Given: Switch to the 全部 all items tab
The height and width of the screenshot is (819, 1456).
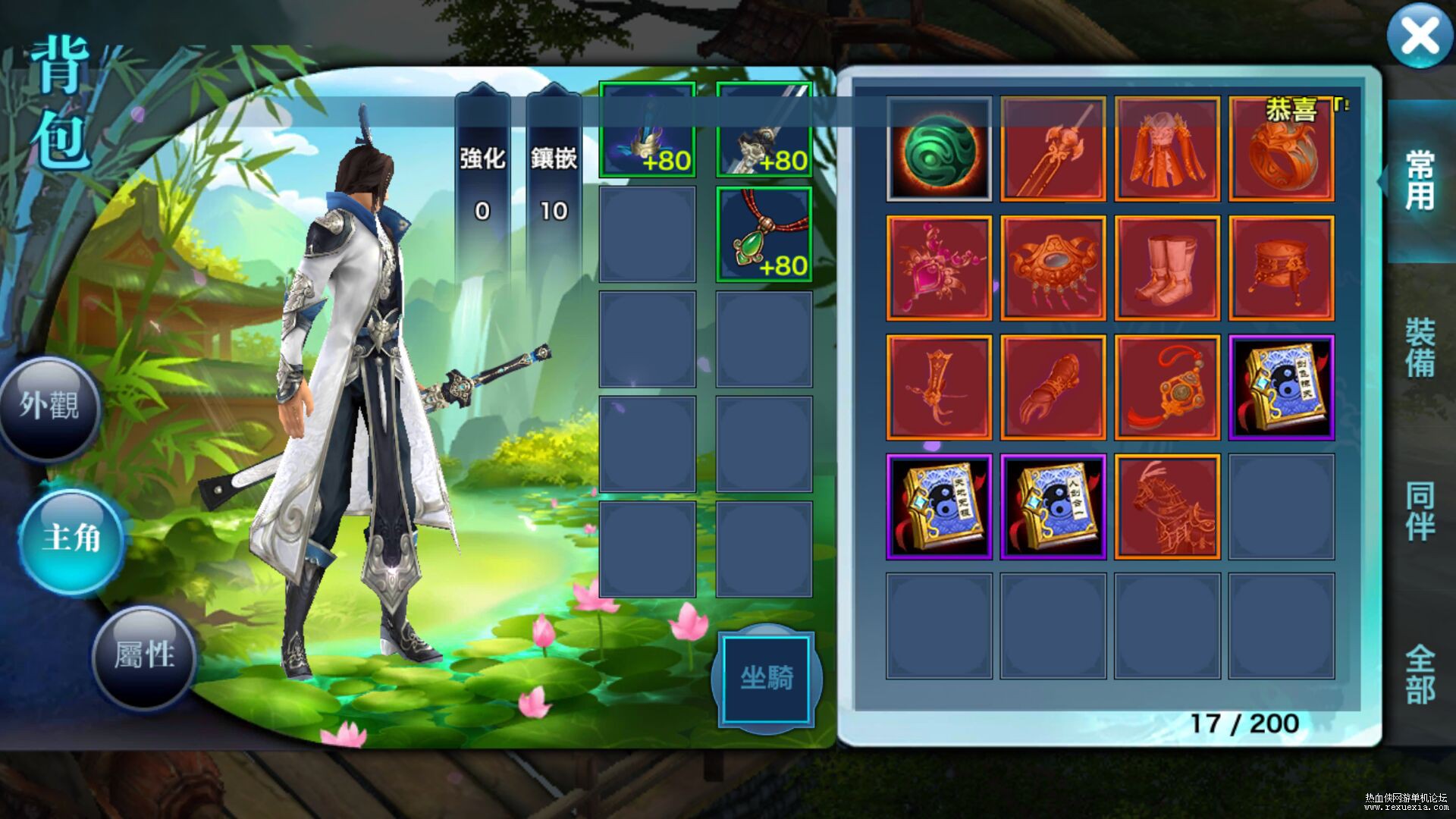Looking at the screenshot, I should click(x=1420, y=675).
